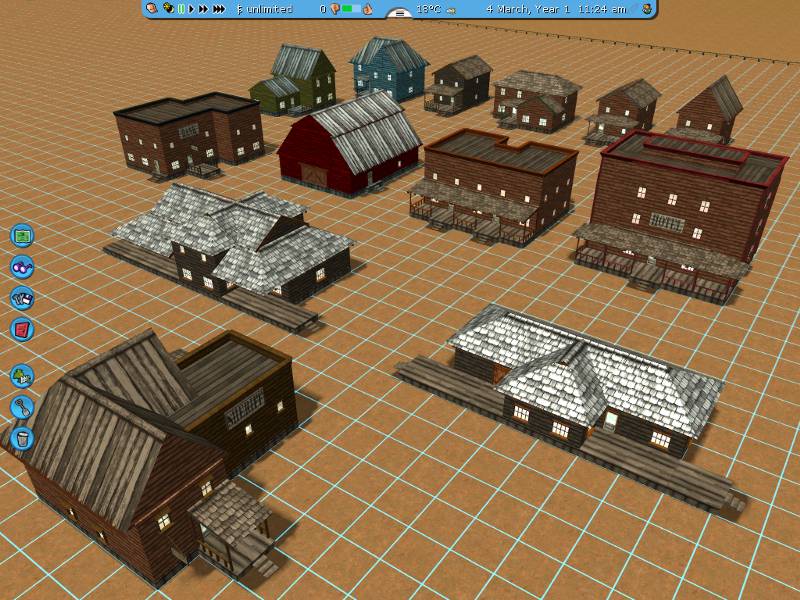Set game speed to triple-arrow fastest

(x=218, y=9)
